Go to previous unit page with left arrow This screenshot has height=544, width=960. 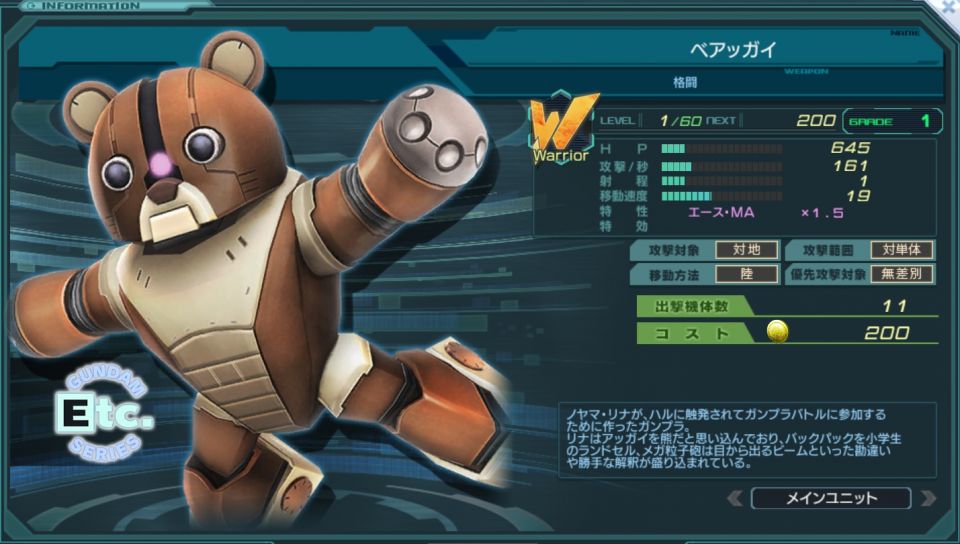(735, 498)
